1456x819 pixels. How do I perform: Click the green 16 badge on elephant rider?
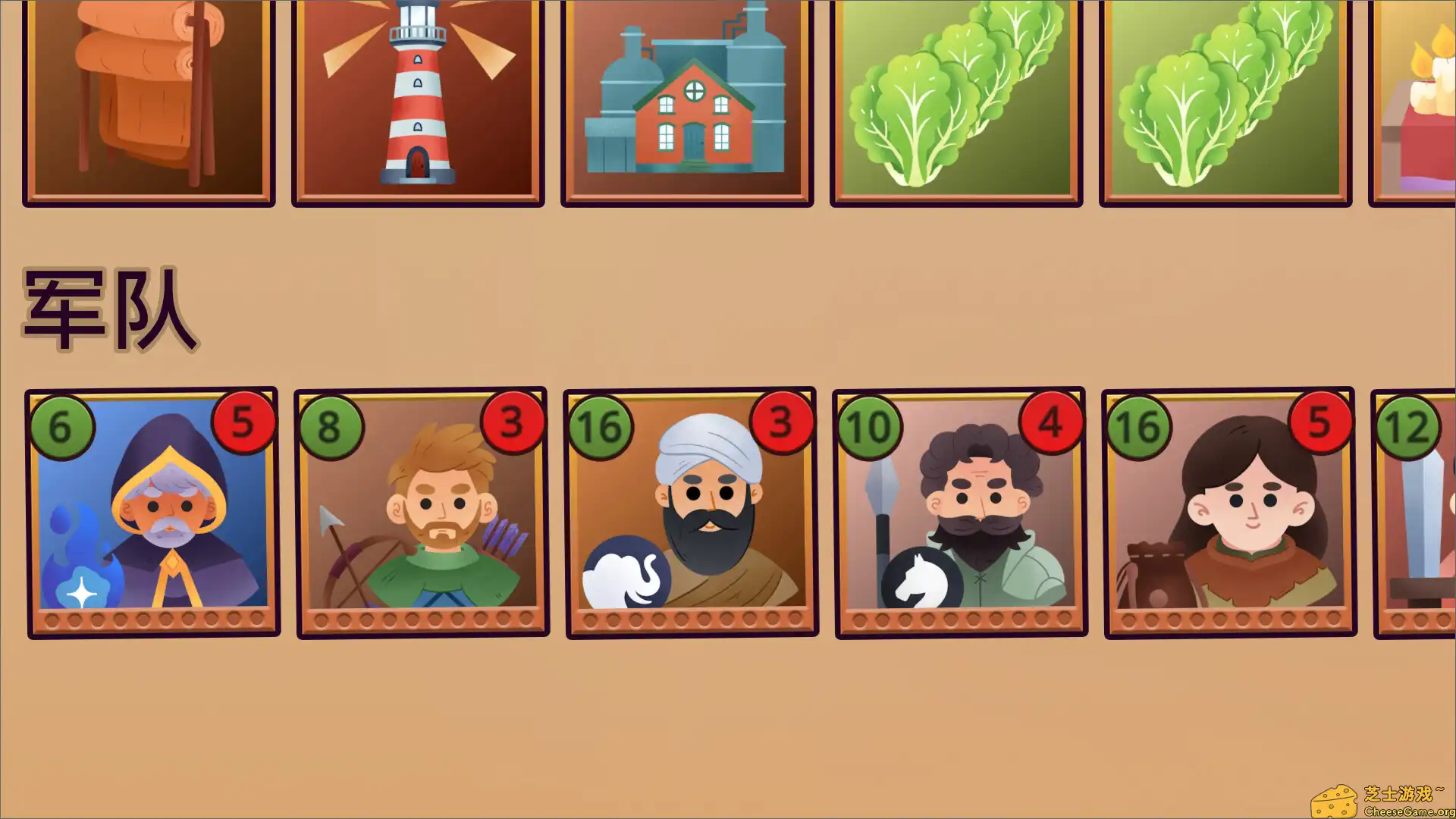pos(601,426)
